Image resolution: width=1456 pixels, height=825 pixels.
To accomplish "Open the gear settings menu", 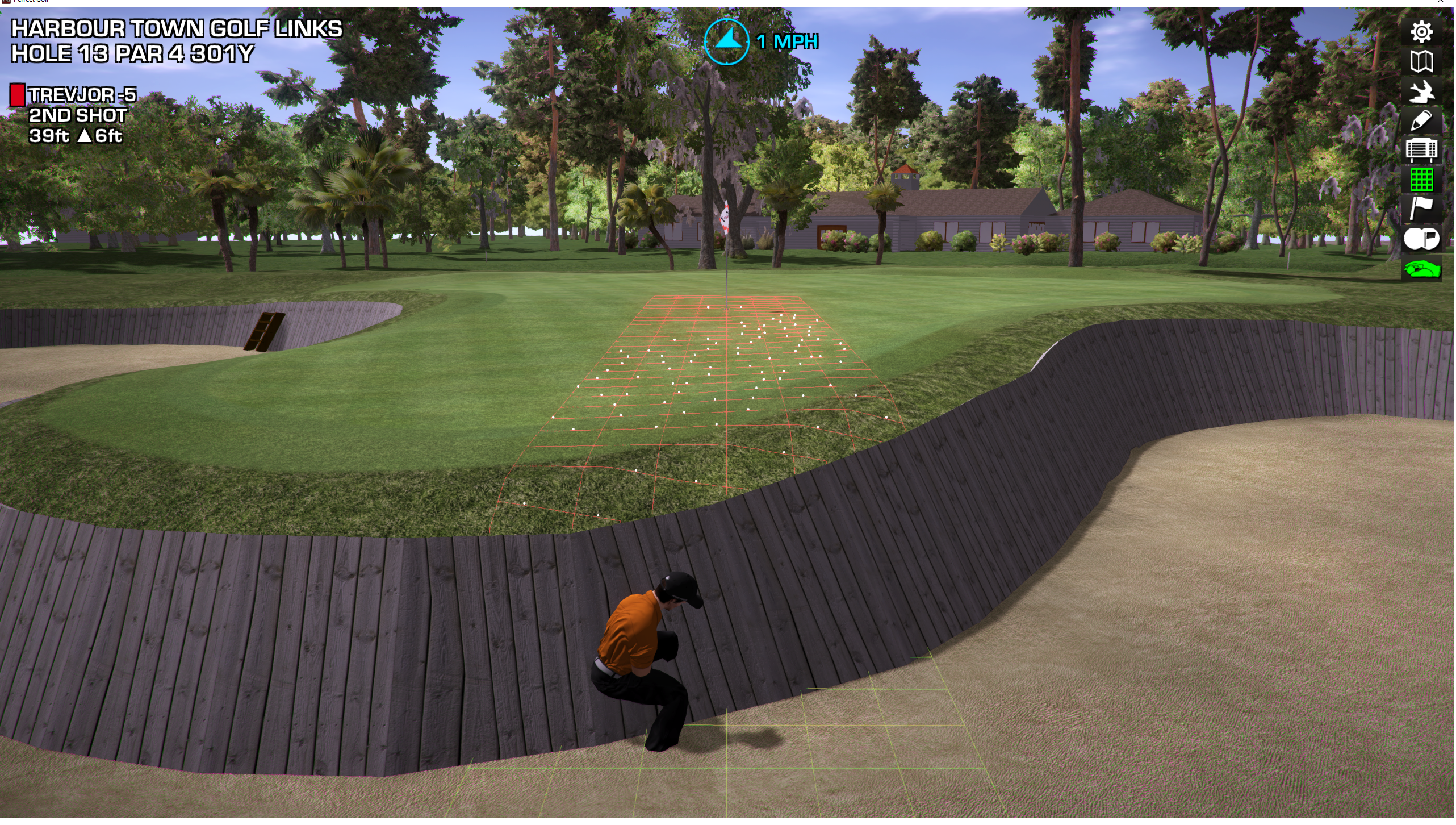I will pyautogui.click(x=1423, y=32).
